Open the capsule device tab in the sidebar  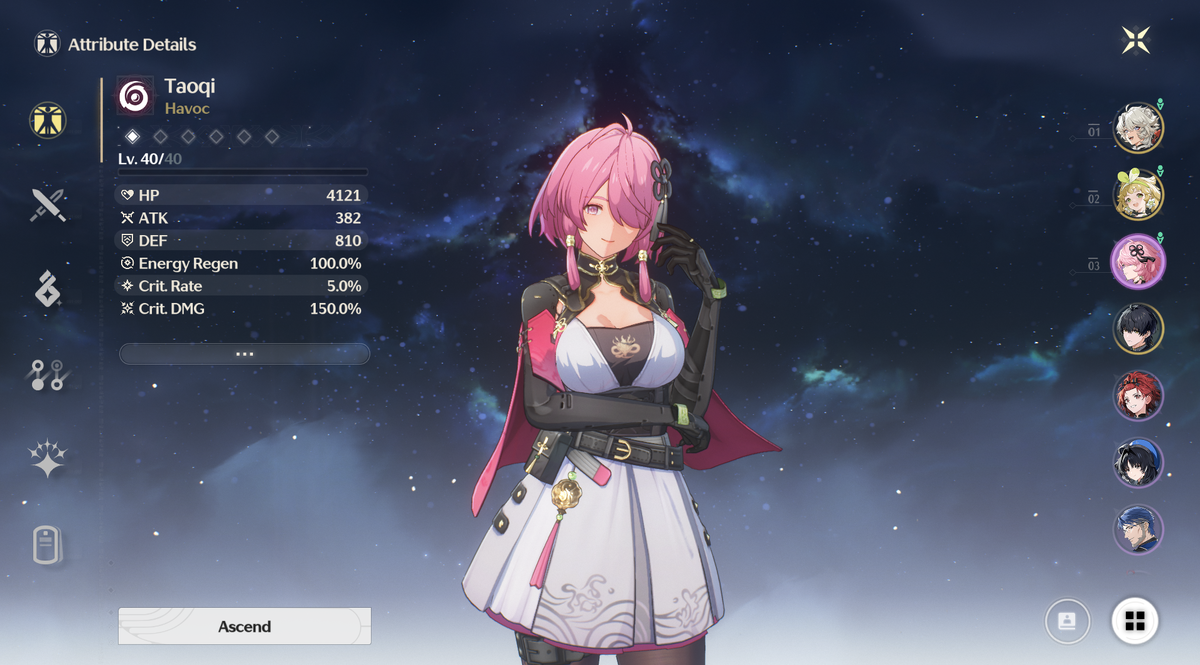(x=47, y=546)
